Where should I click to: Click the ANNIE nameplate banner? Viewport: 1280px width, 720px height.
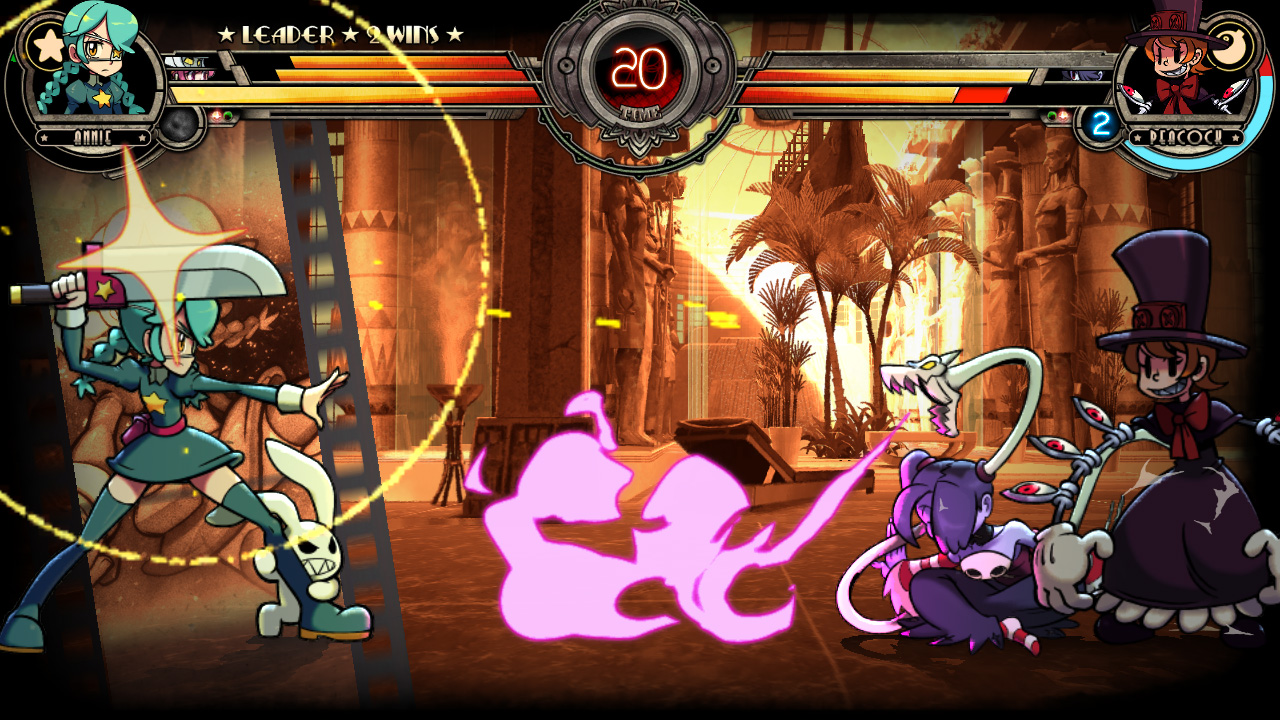coord(93,135)
